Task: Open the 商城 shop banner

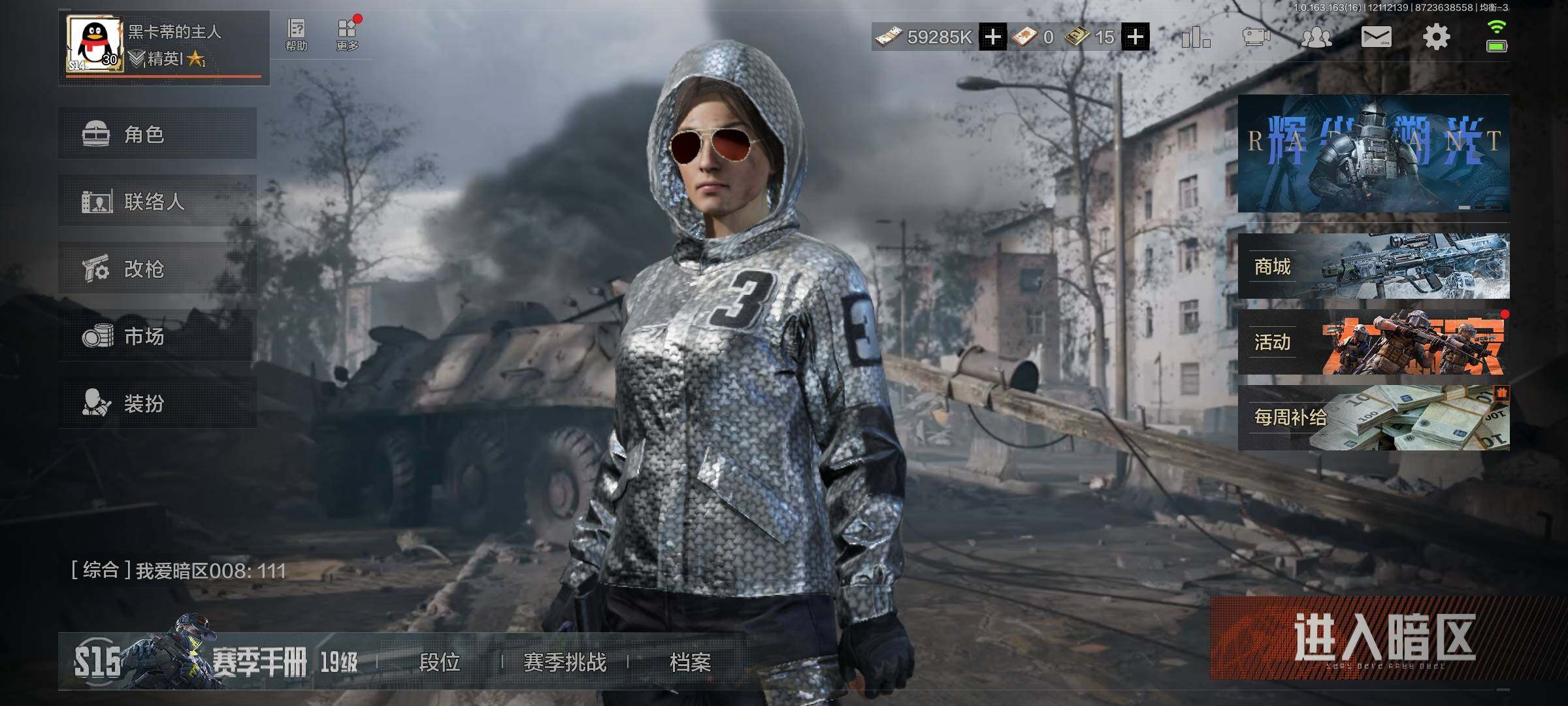Action: point(1373,266)
